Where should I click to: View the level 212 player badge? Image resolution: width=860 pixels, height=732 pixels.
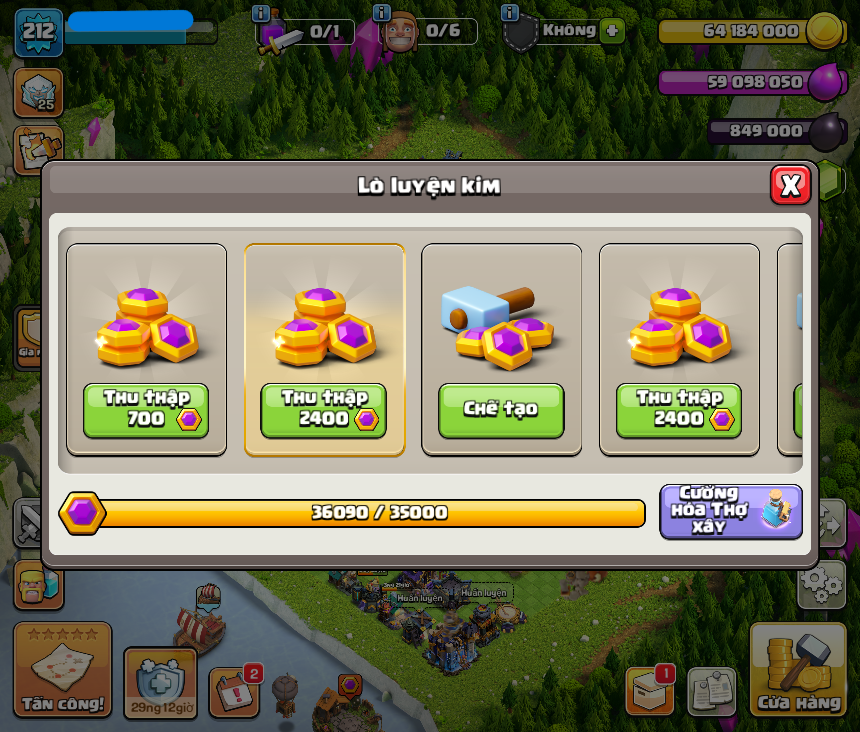click(x=39, y=32)
